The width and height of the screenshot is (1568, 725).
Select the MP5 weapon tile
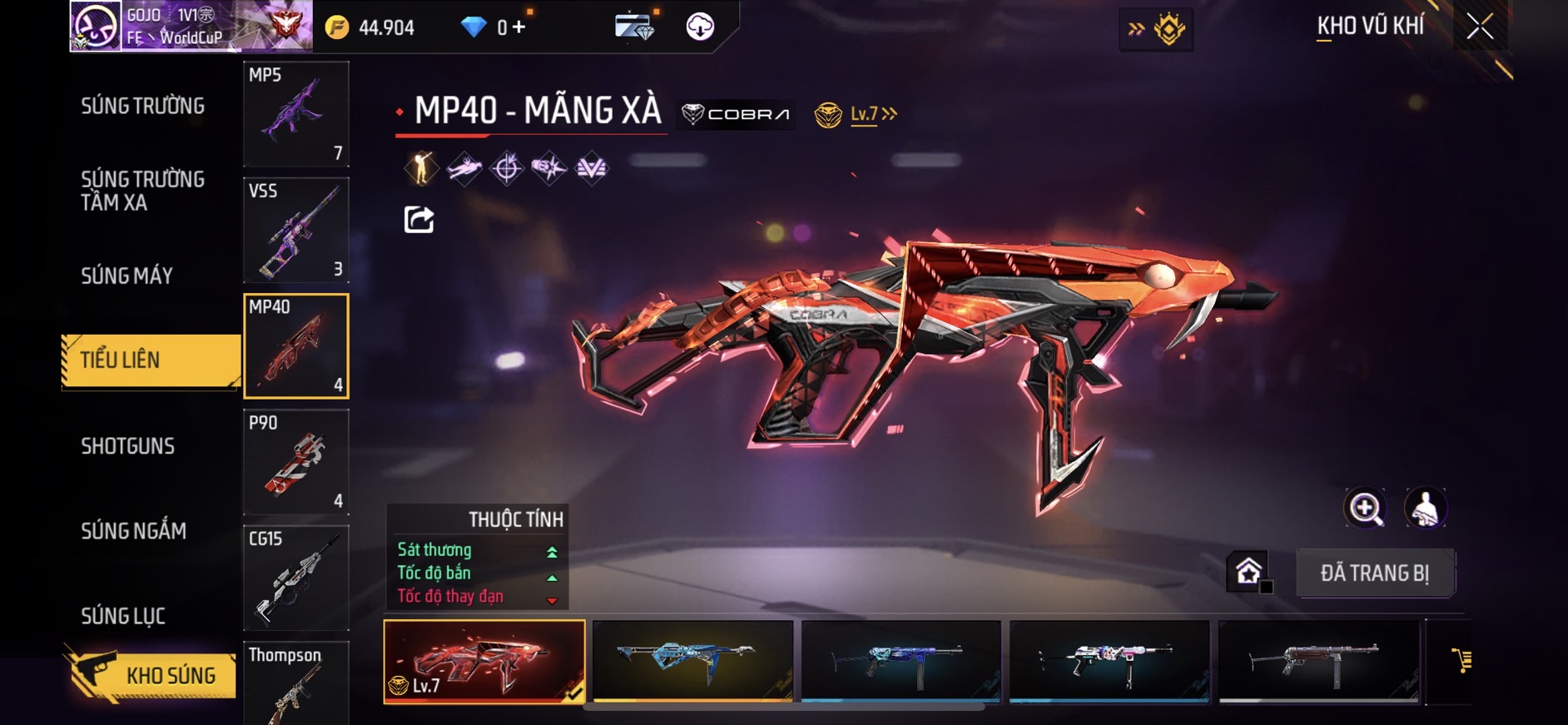tap(296, 114)
